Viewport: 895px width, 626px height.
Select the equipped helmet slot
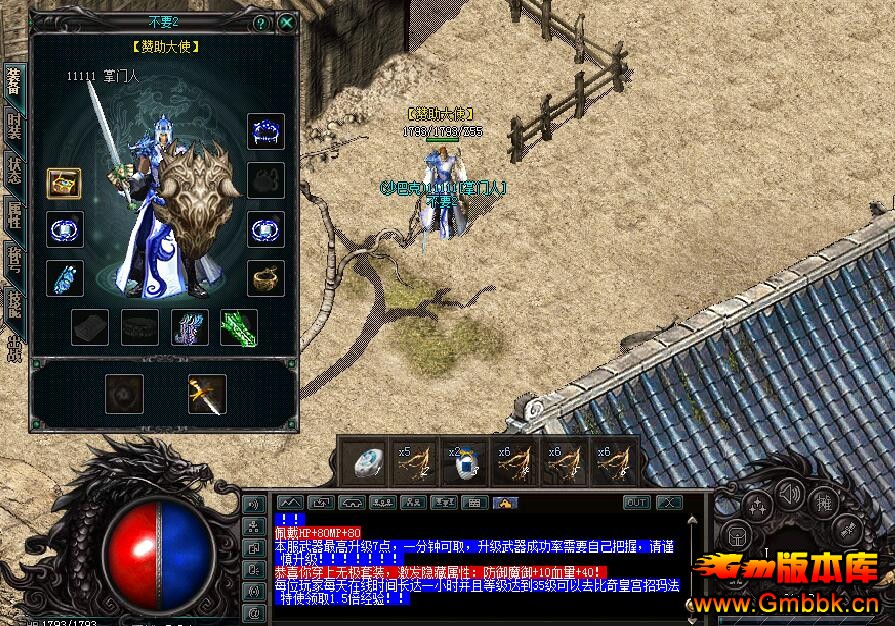tap(265, 131)
